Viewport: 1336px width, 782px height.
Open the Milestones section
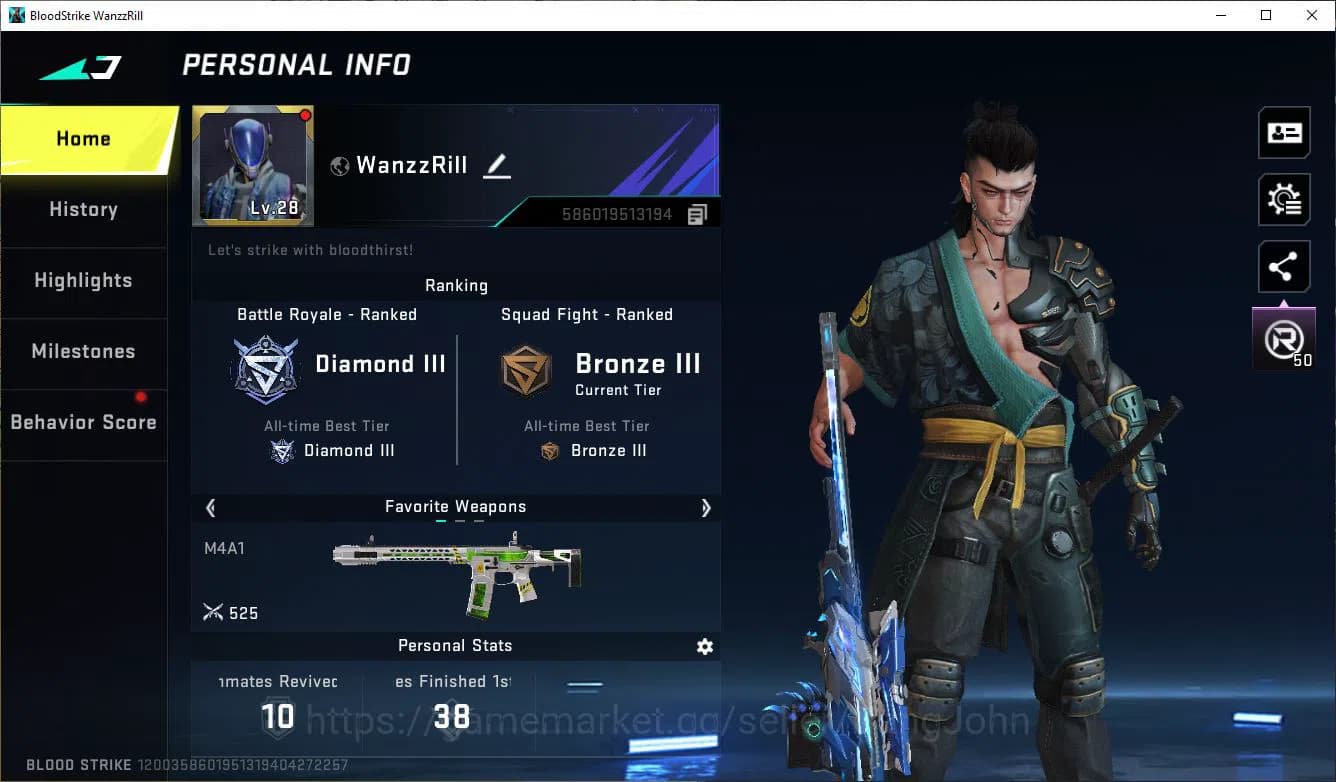coord(83,351)
